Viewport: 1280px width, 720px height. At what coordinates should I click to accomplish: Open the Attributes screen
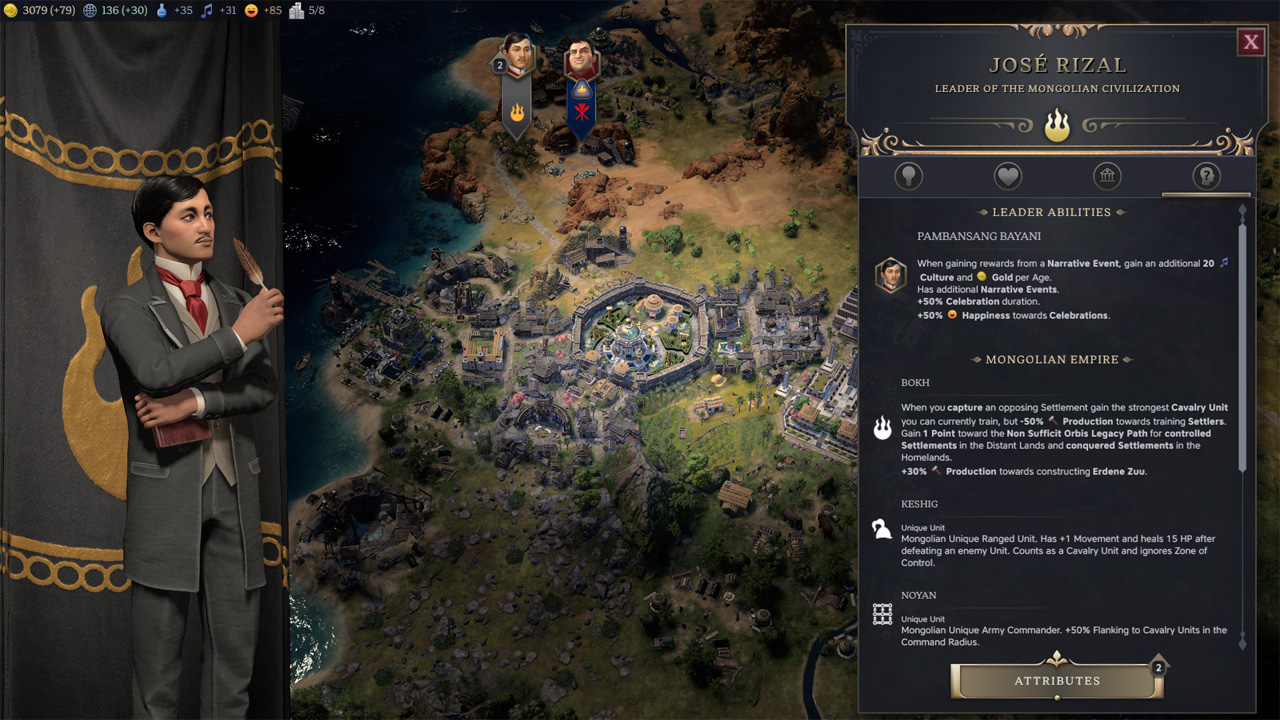pos(1057,681)
